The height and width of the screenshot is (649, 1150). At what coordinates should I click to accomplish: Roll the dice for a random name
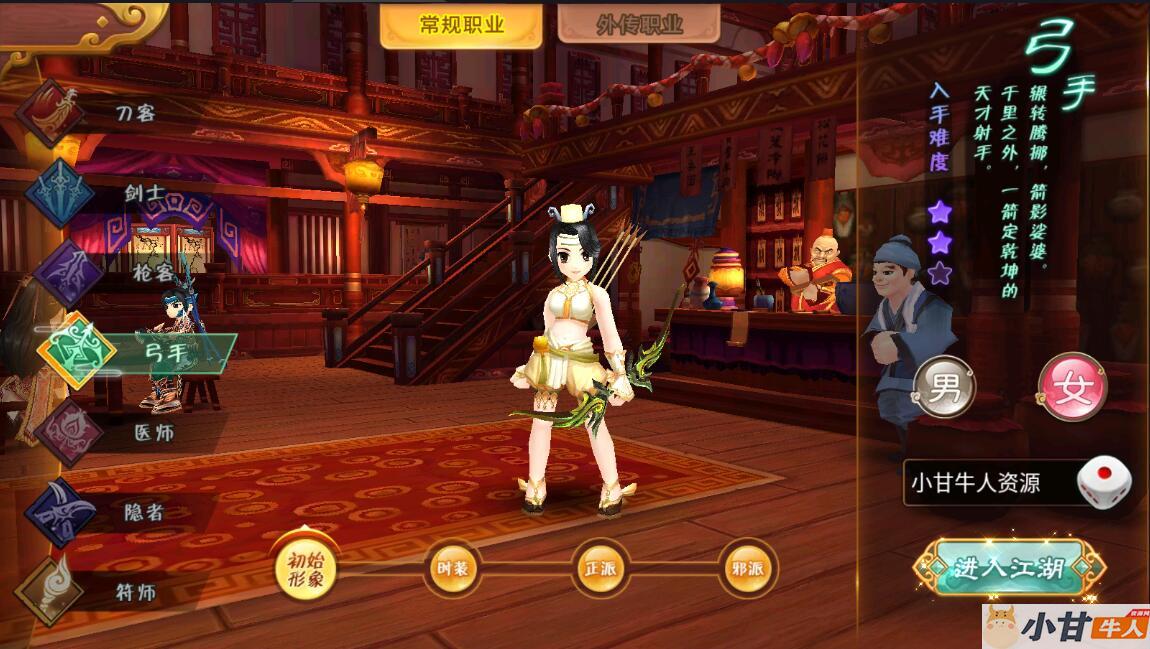tap(1104, 482)
